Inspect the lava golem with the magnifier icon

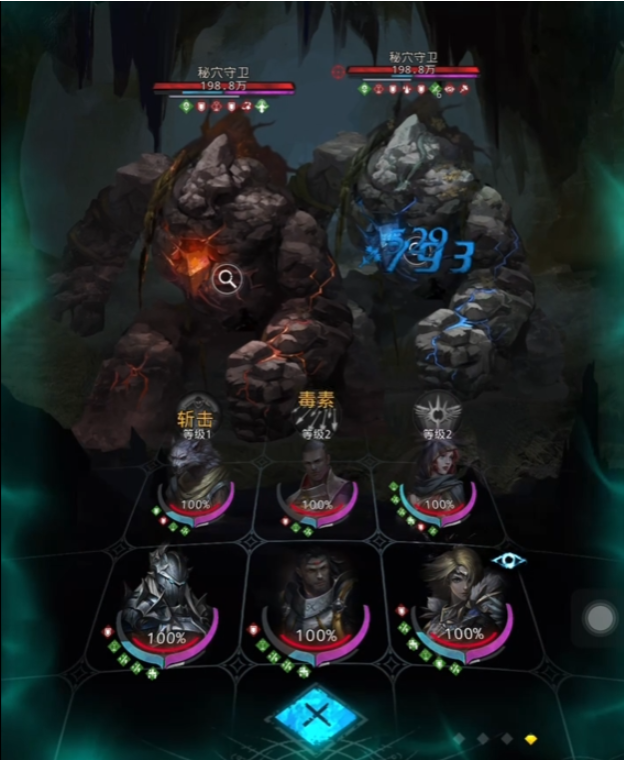pyautogui.click(x=227, y=279)
